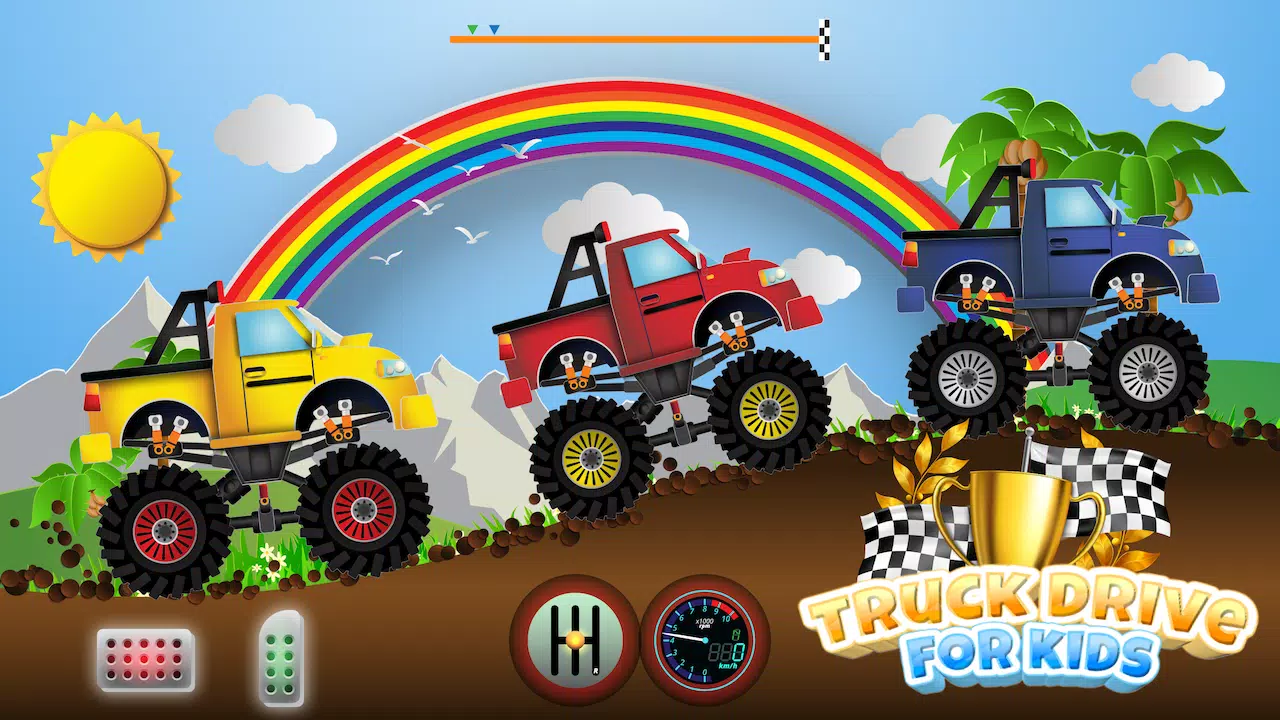This screenshot has height=720, width=1280.
Task: Click the green triangle progress marker
Action: pos(473,29)
